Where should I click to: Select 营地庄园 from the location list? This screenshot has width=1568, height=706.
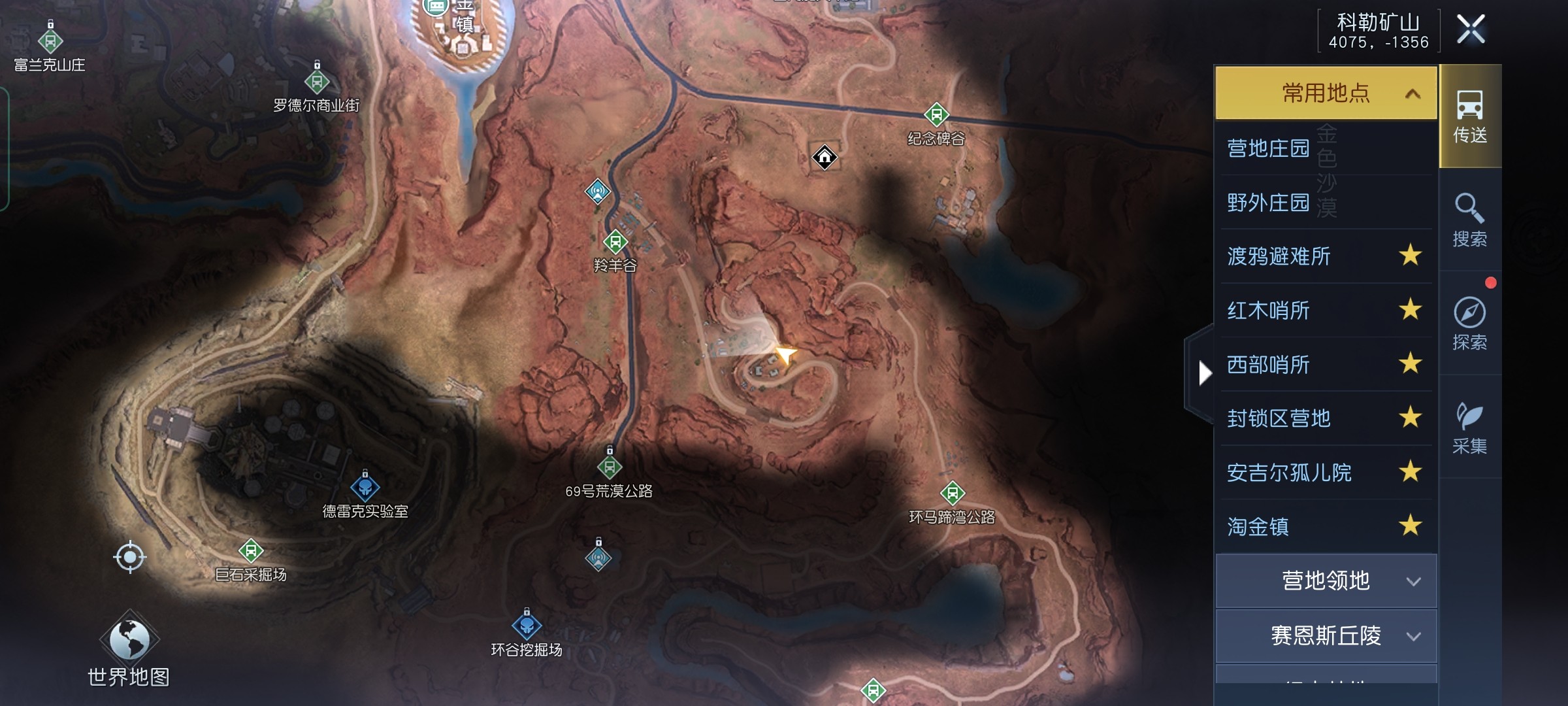point(1269,148)
